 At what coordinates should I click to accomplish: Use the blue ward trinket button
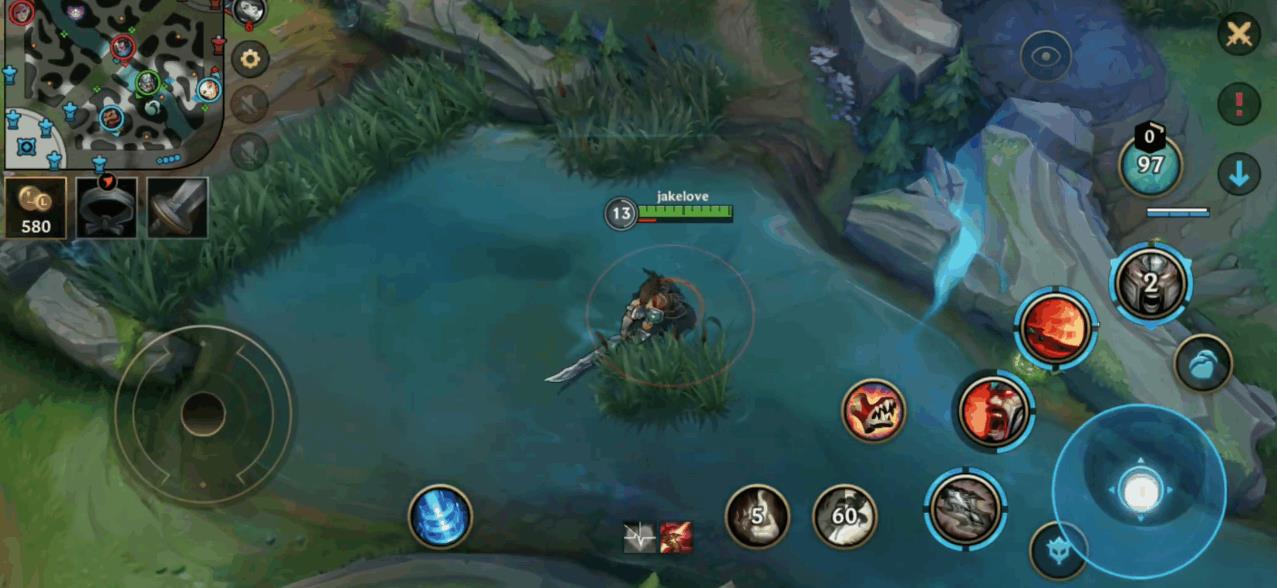click(x=1203, y=362)
